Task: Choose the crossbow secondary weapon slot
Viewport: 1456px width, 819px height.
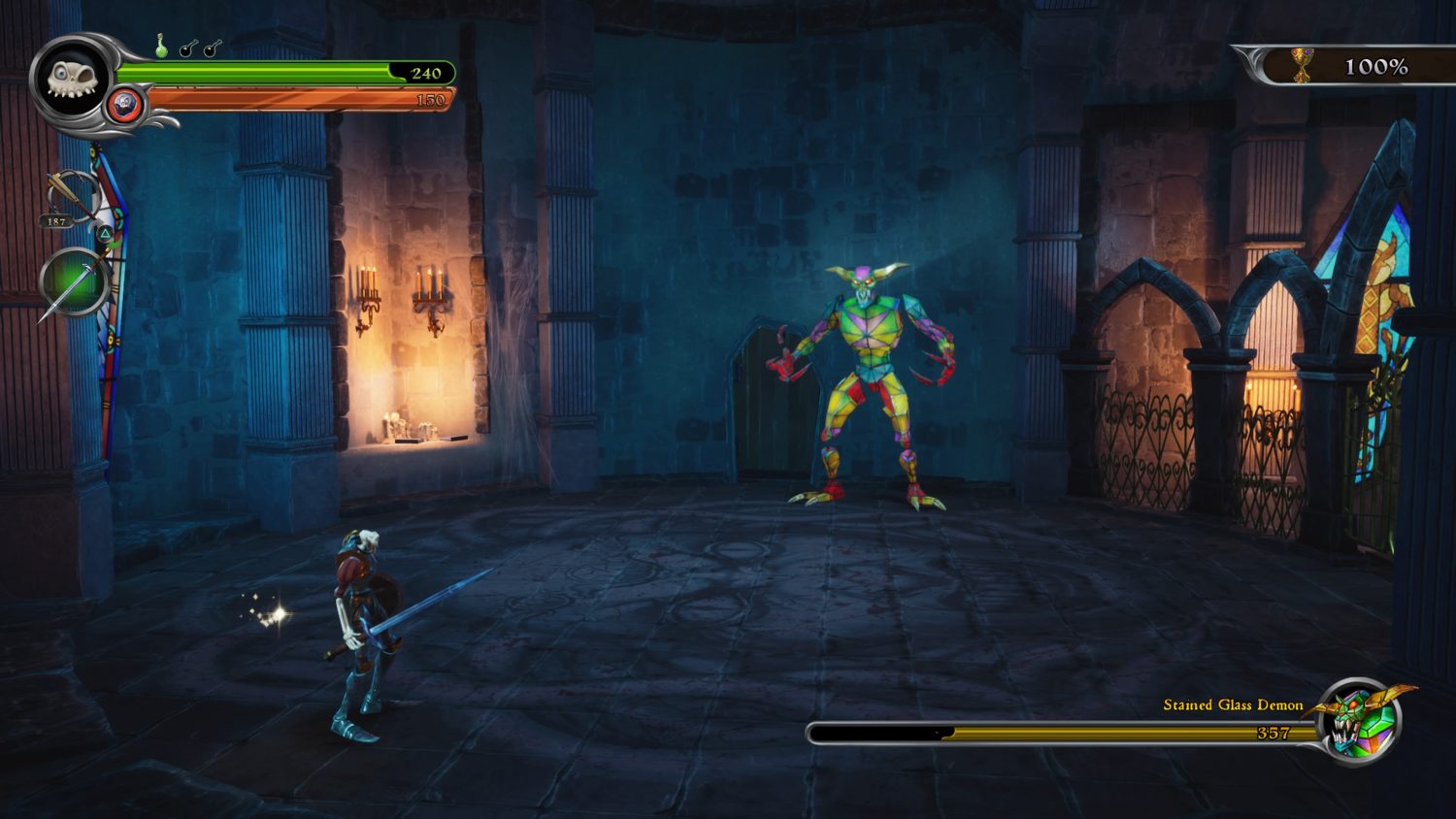Action: click(x=72, y=196)
